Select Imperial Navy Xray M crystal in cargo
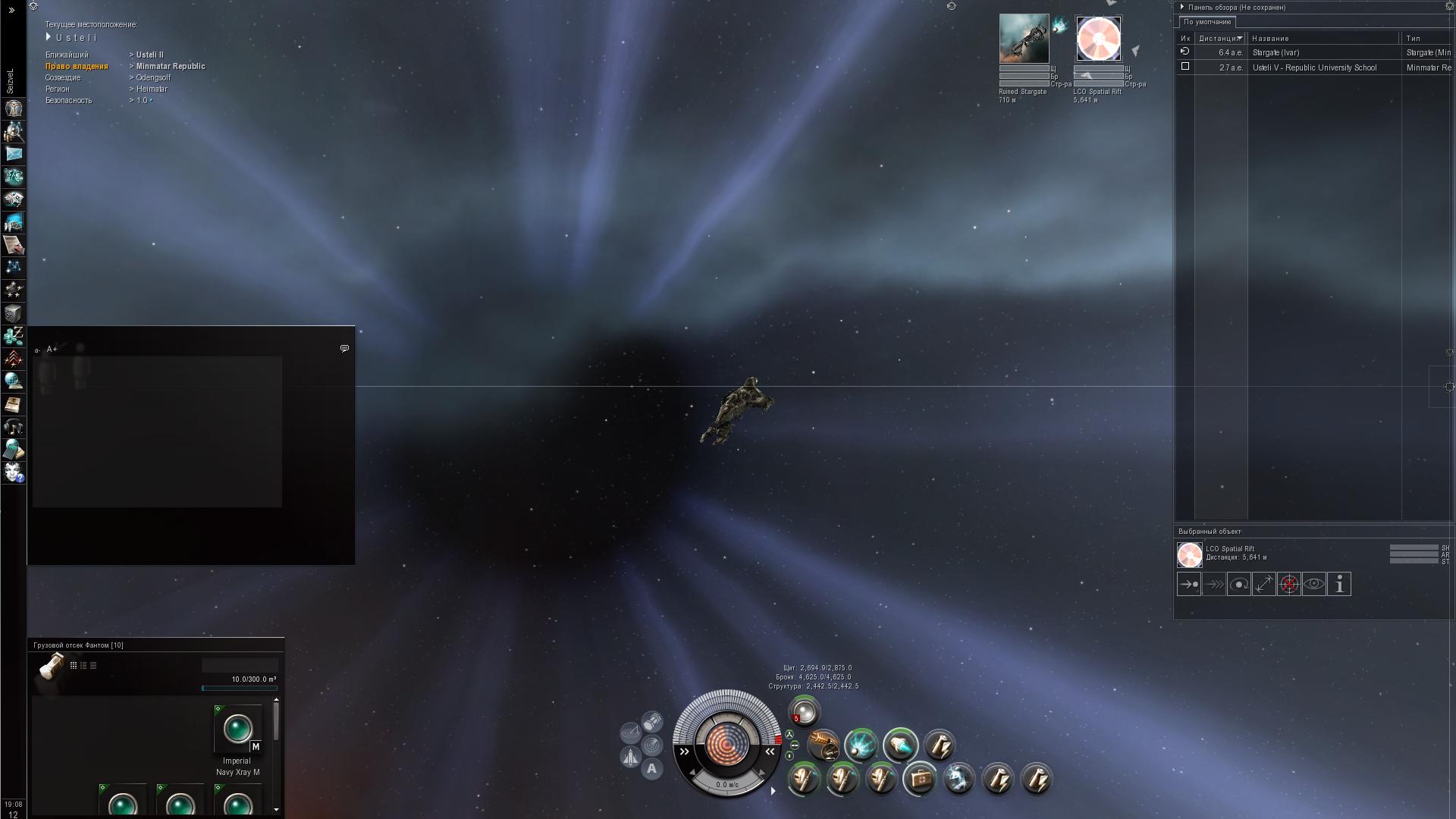This screenshot has width=1456, height=819. pyautogui.click(x=237, y=730)
